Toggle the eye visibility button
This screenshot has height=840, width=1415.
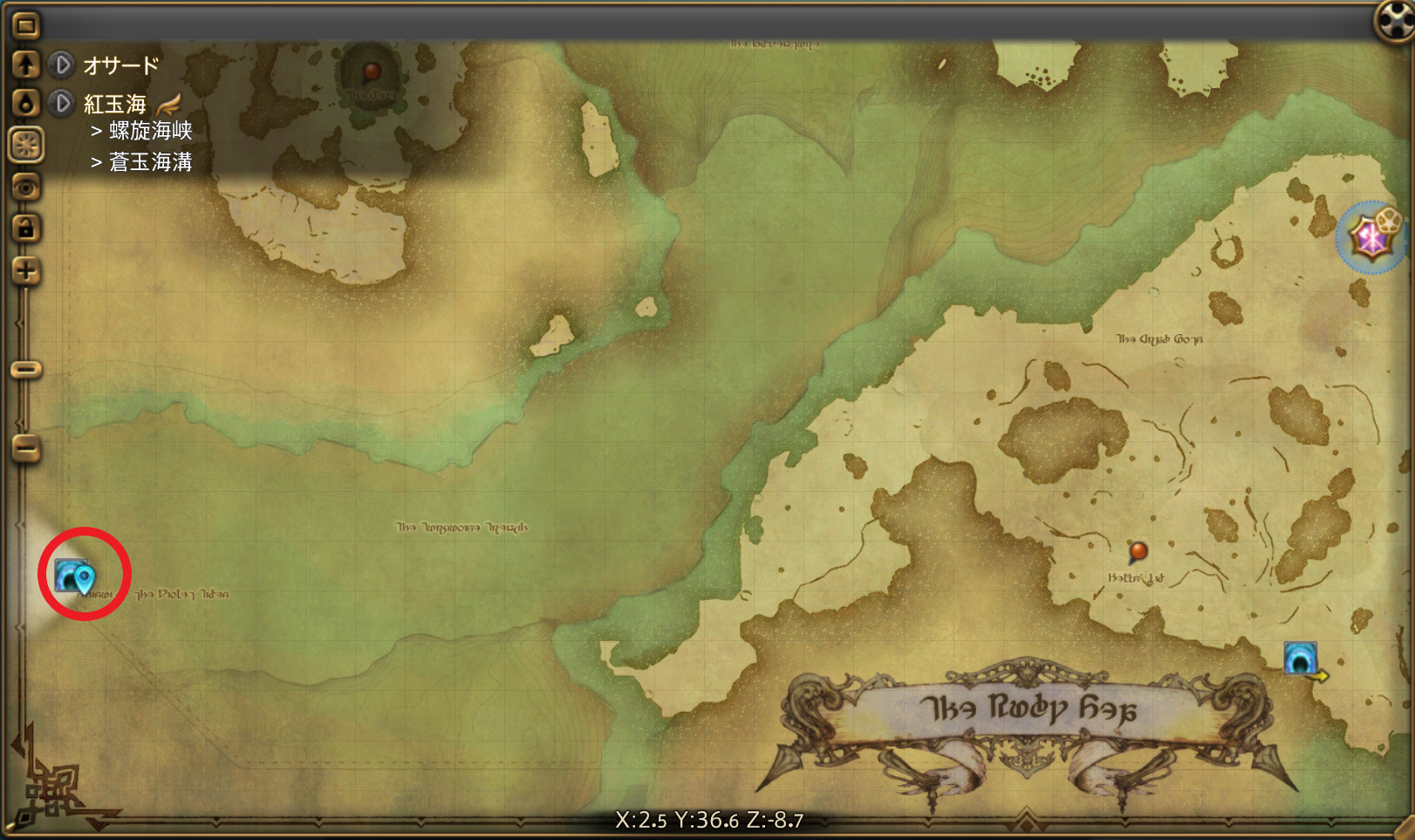pyautogui.click(x=26, y=187)
